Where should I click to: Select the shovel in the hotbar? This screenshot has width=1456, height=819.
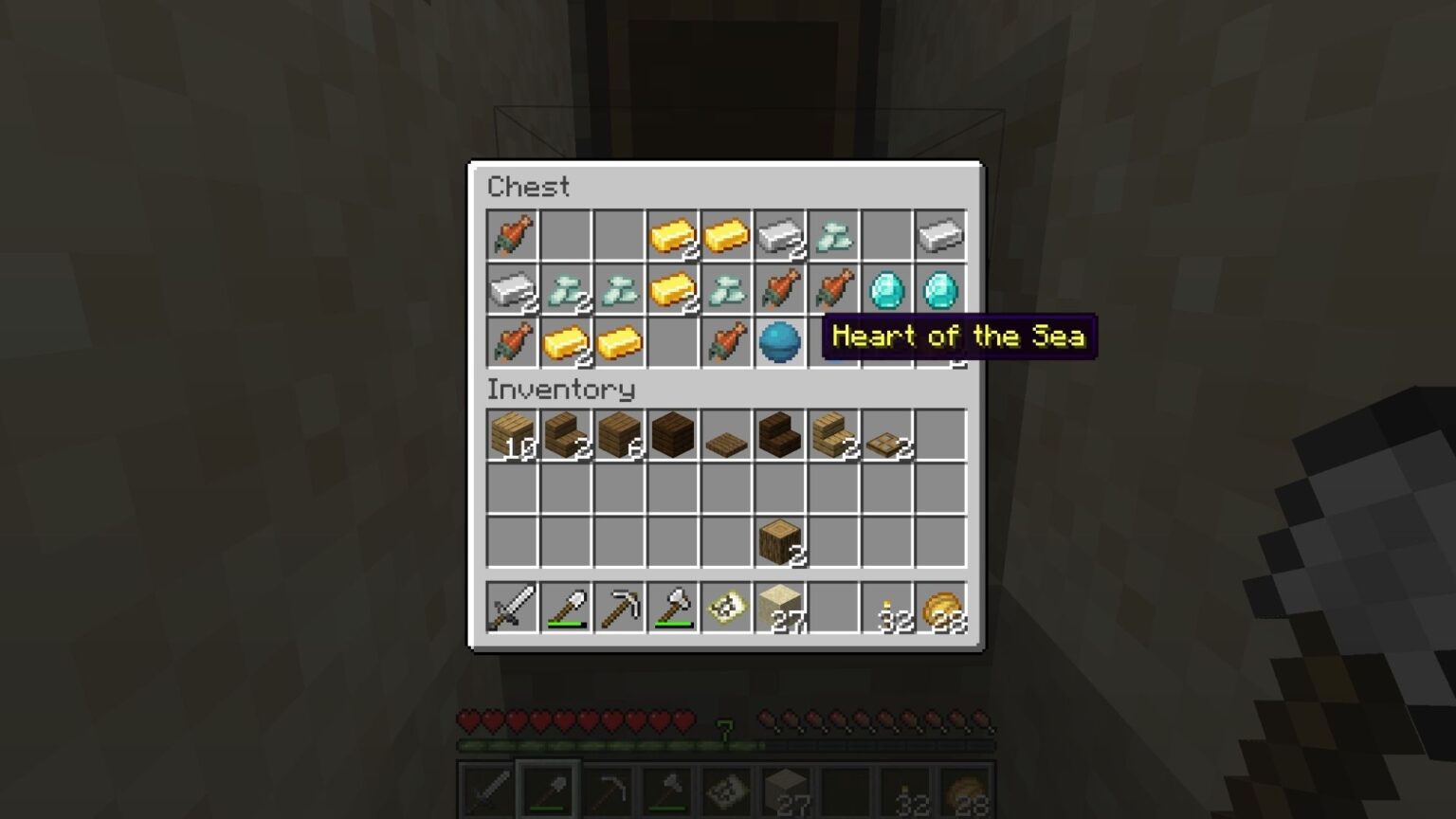(x=565, y=607)
